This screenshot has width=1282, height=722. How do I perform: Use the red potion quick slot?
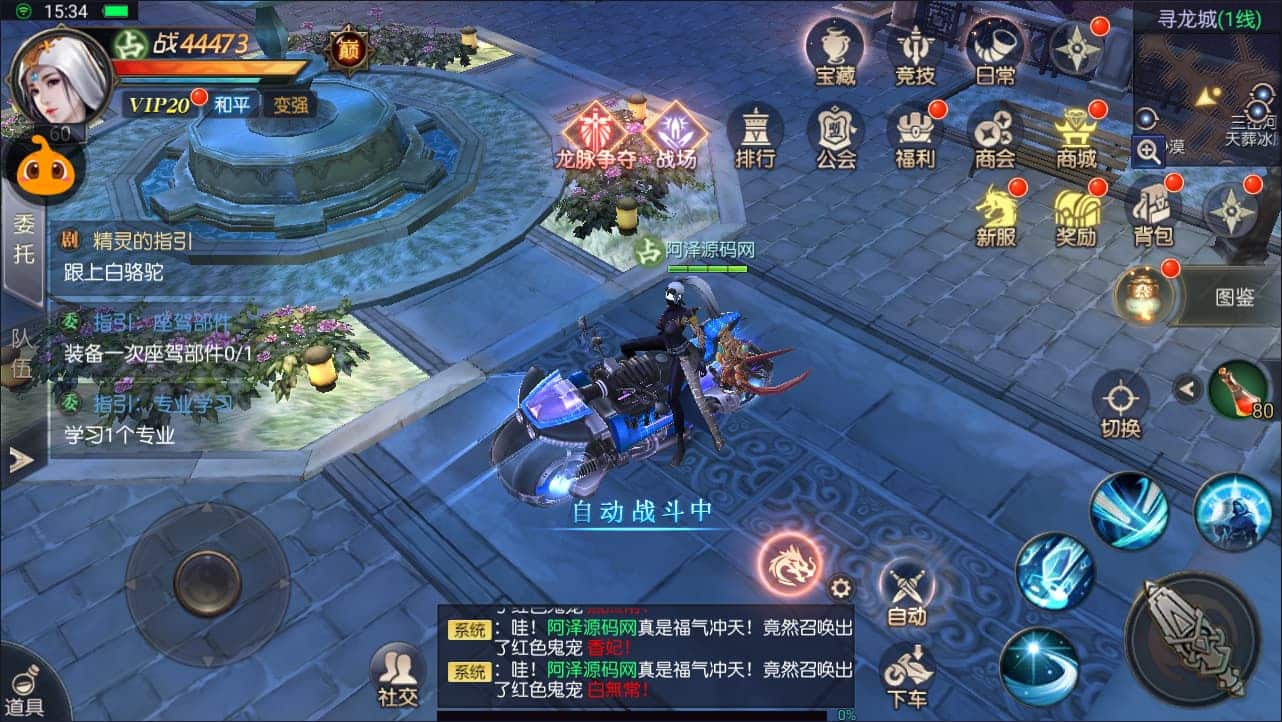(x=1240, y=390)
